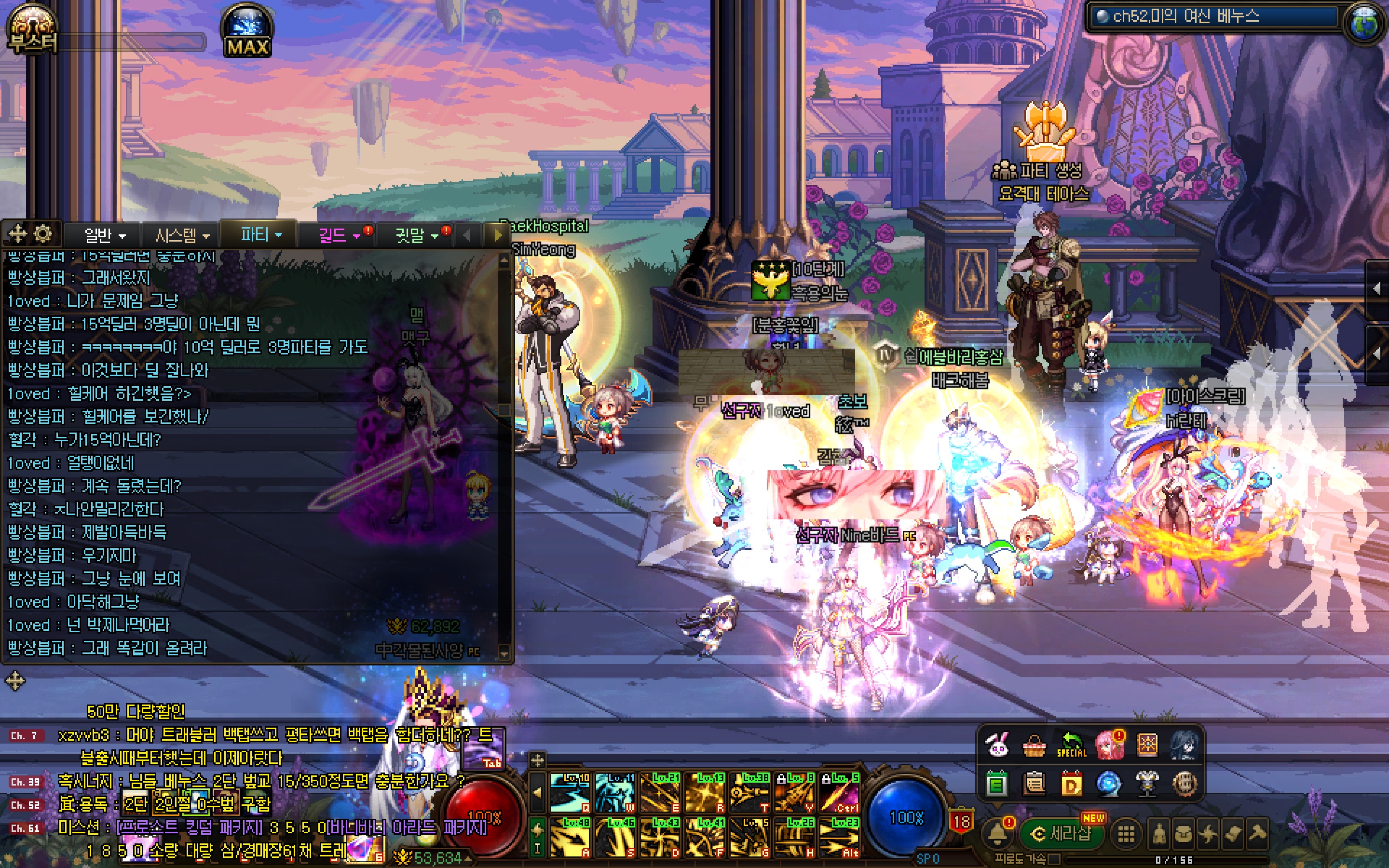1389x868 pixels.
Task: Activate the Lv.38 skill on the T slot
Action: tap(749, 793)
